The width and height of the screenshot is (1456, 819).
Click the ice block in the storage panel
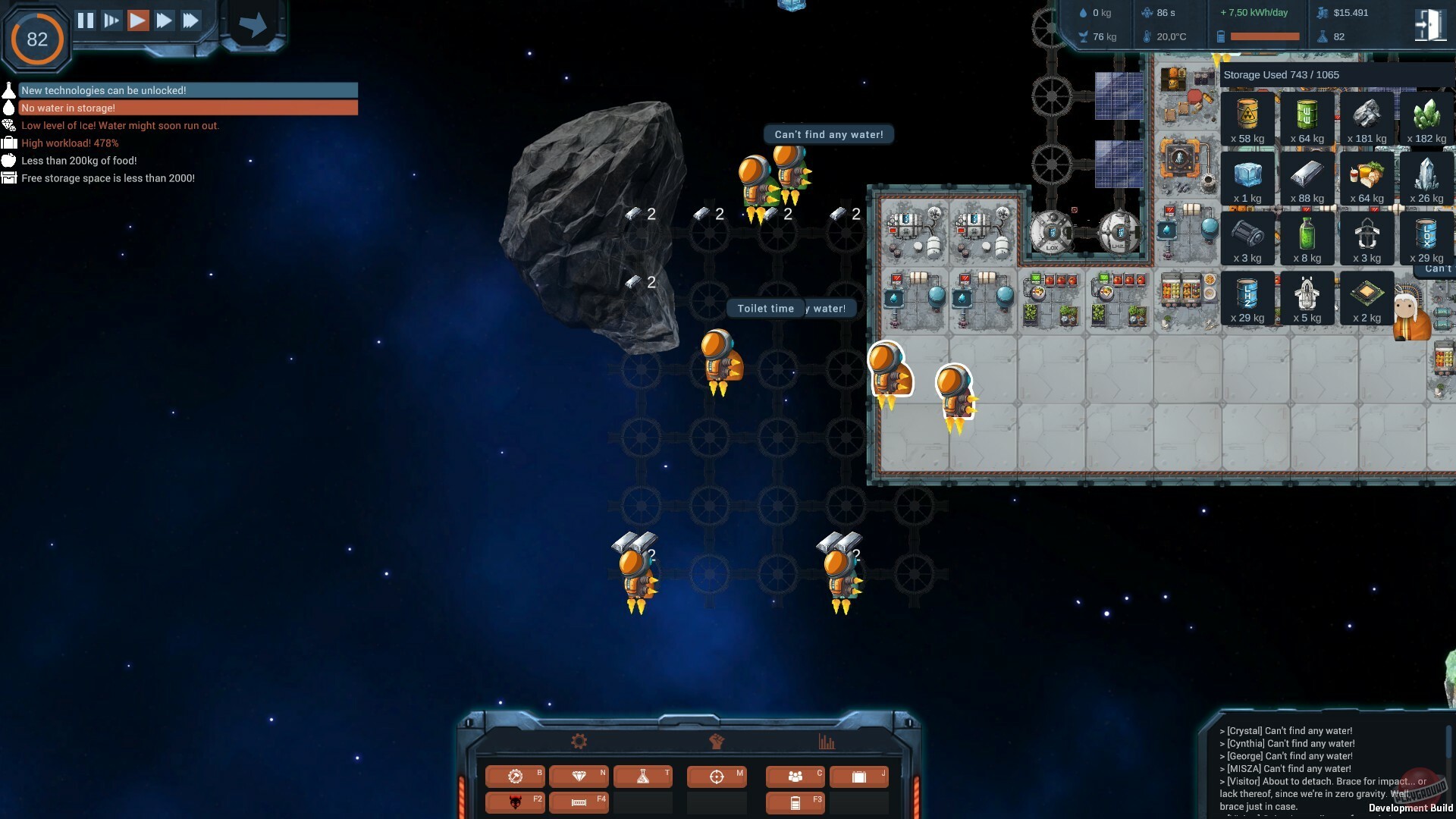point(1247,176)
